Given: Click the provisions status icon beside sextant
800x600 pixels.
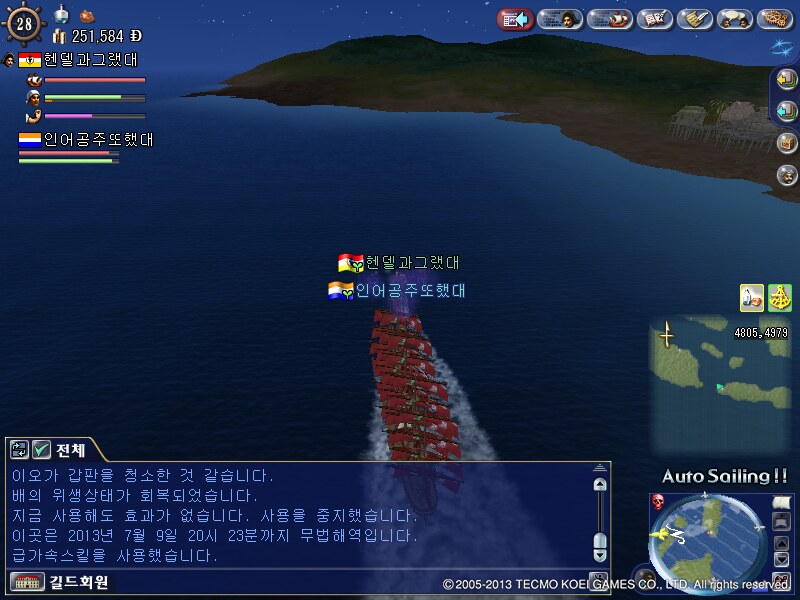Looking at the screenshot, I should [752, 297].
